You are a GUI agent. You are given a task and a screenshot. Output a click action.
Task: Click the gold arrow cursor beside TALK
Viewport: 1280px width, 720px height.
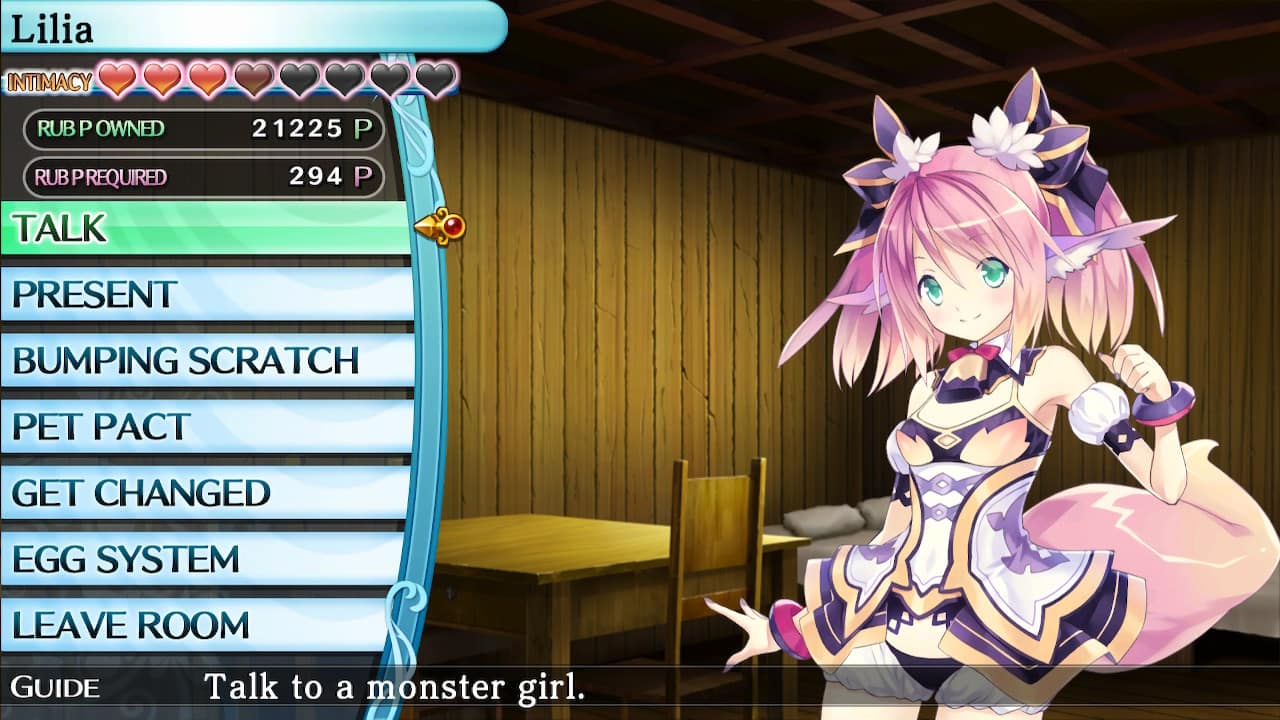click(440, 228)
